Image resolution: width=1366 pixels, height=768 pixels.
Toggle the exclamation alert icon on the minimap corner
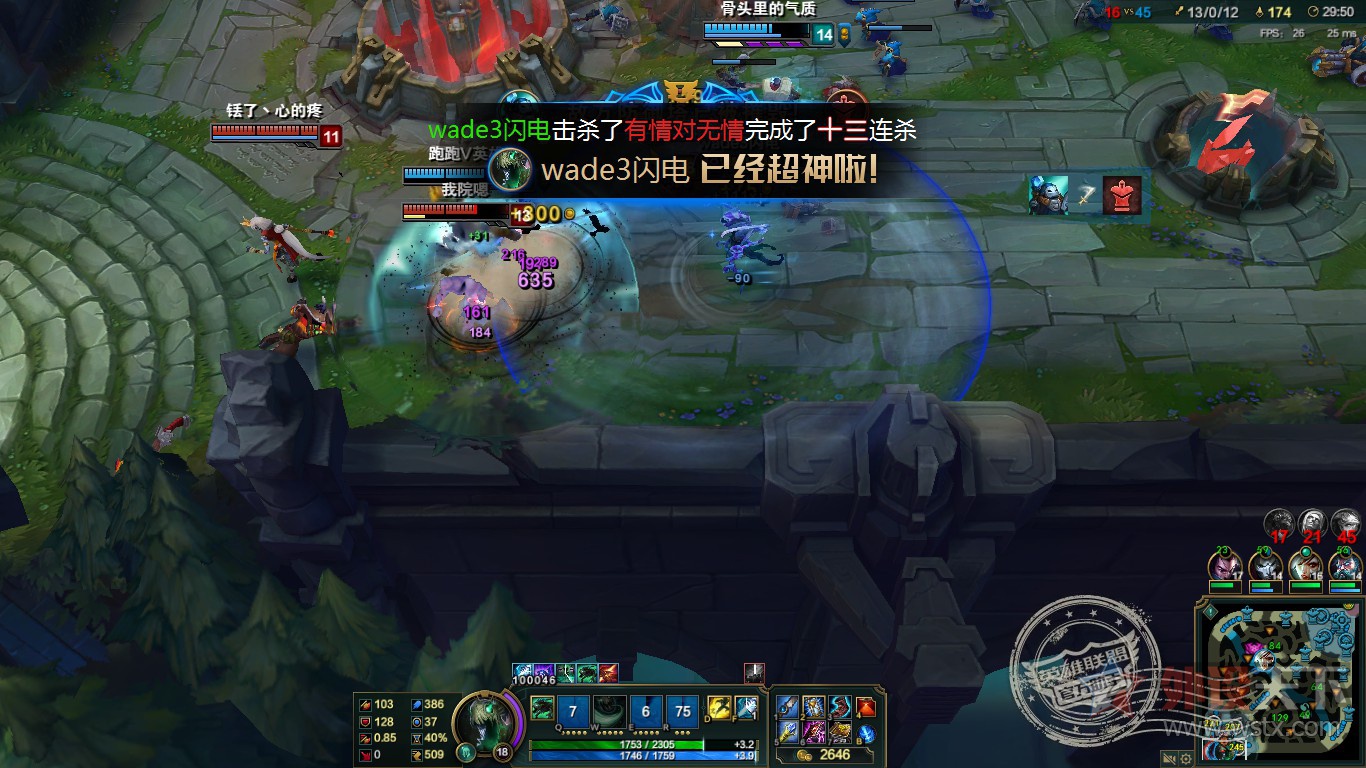tap(1211, 611)
